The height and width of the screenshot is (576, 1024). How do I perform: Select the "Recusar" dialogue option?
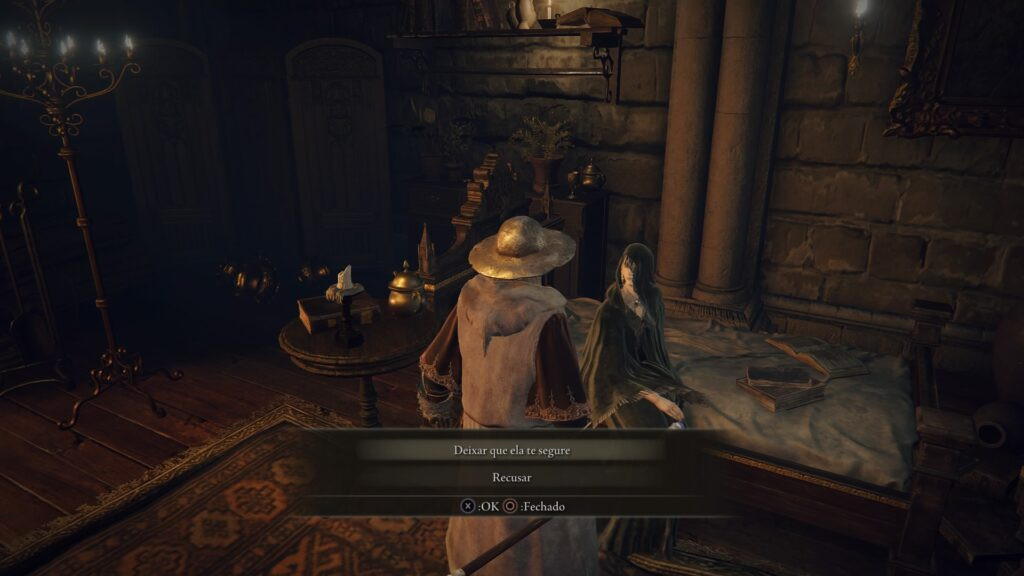[512, 478]
